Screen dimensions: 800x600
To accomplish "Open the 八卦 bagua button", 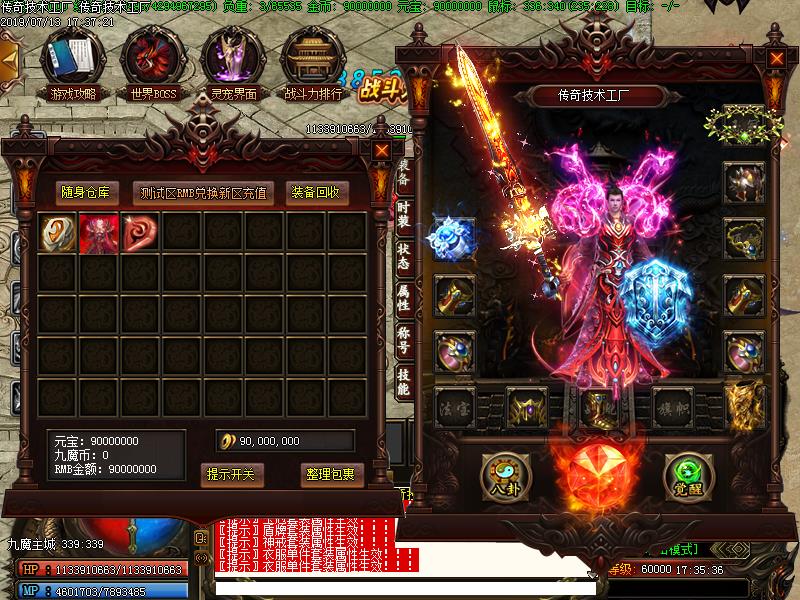I will point(501,473).
